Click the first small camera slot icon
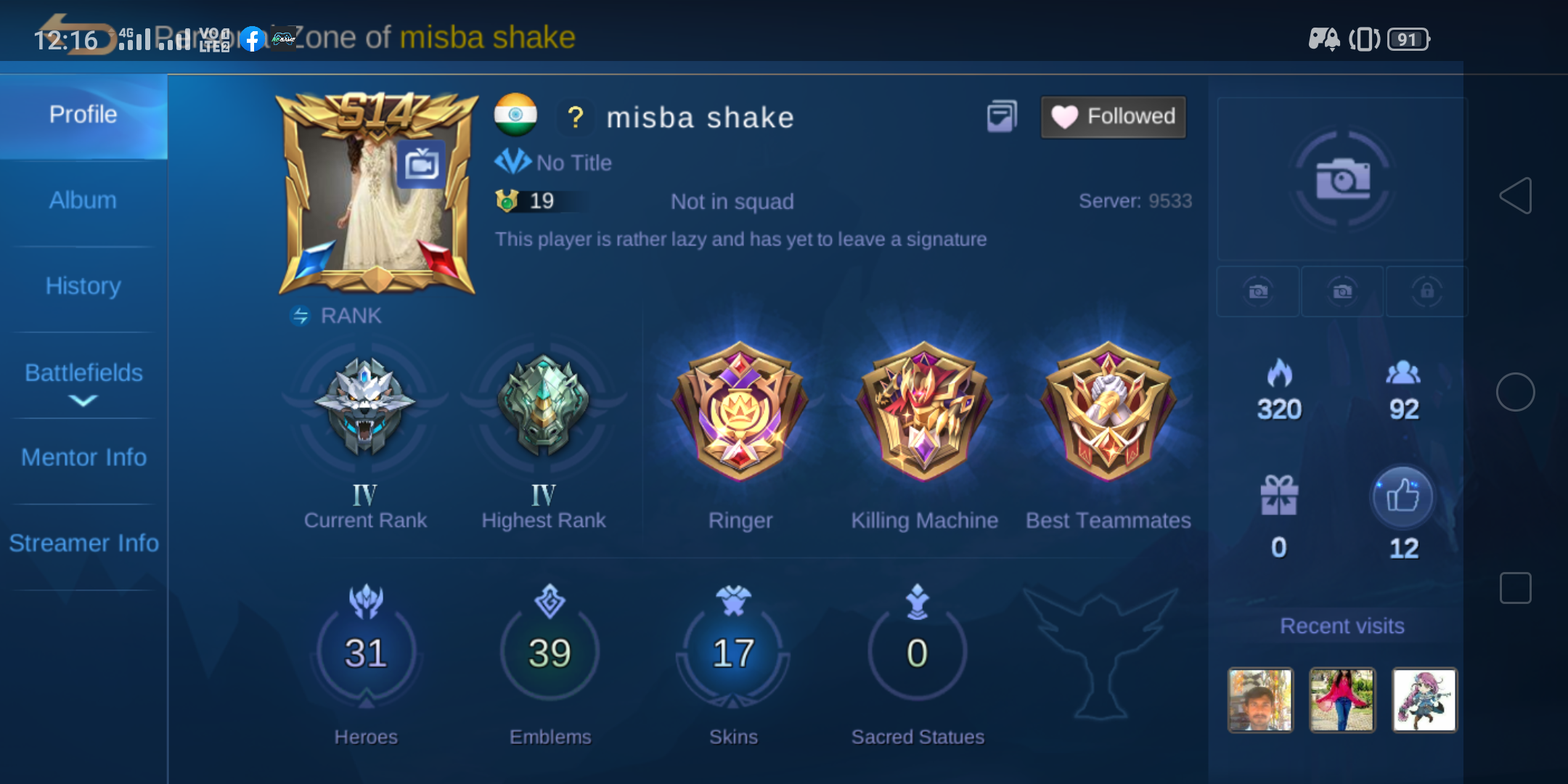The height and width of the screenshot is (784, 1568). [1258, 291]
